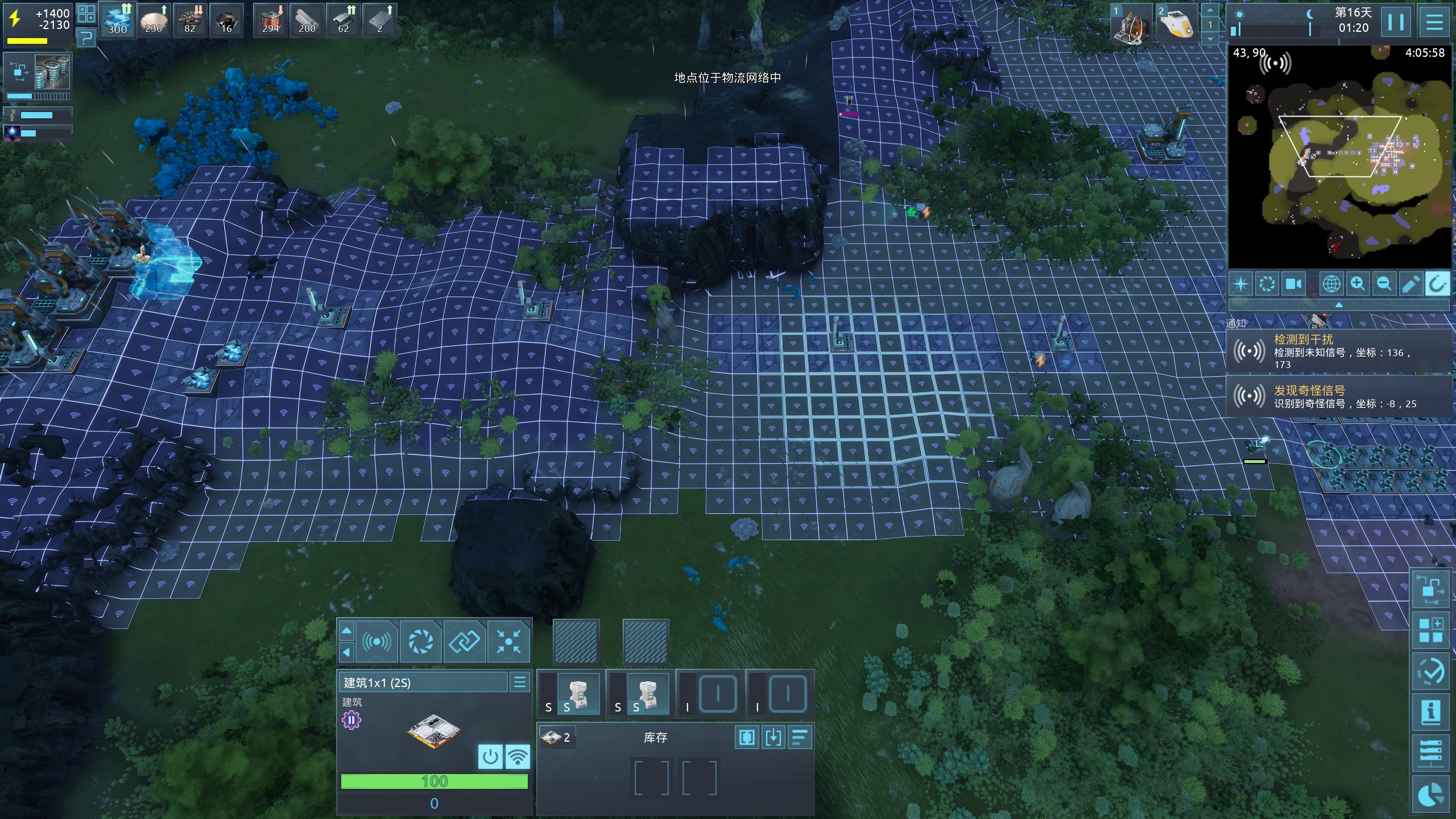Viewport: 1456px width, 819px height.
Task: Zoom out using the minimap magnifier minus
Action: click(1384, 283)
